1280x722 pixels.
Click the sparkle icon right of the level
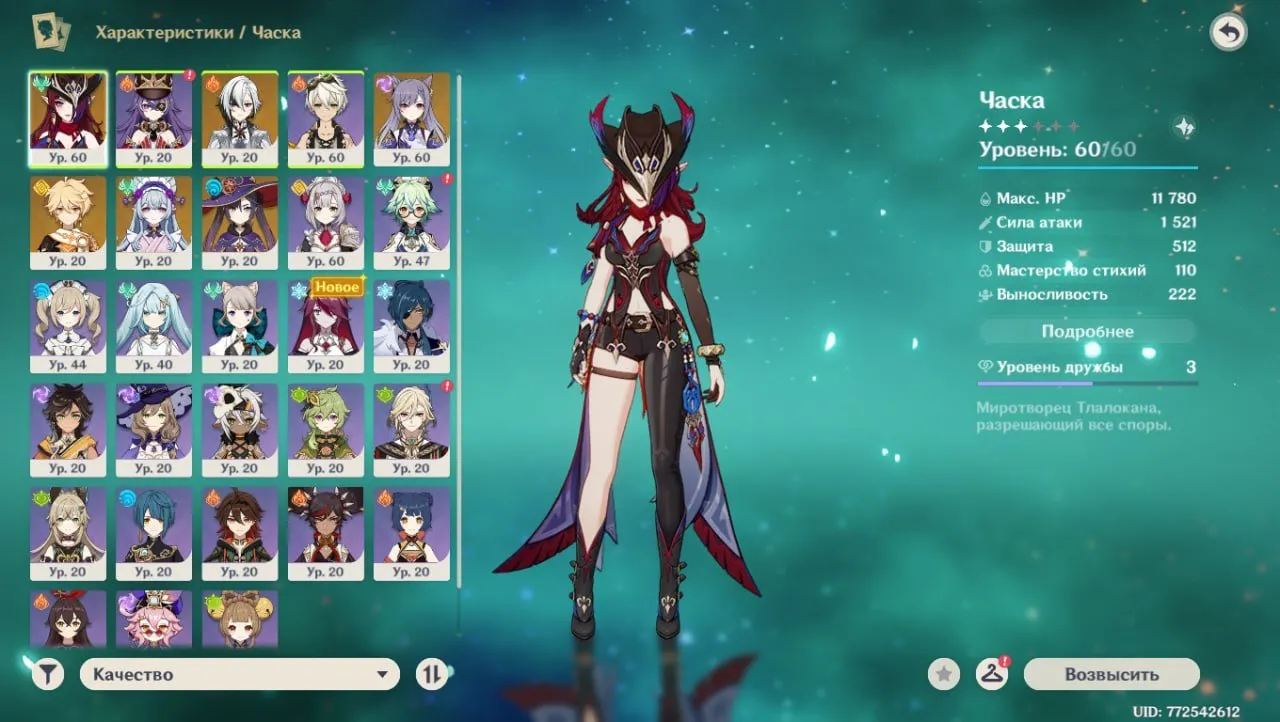pyautogui.click(x=1183, y=128)
